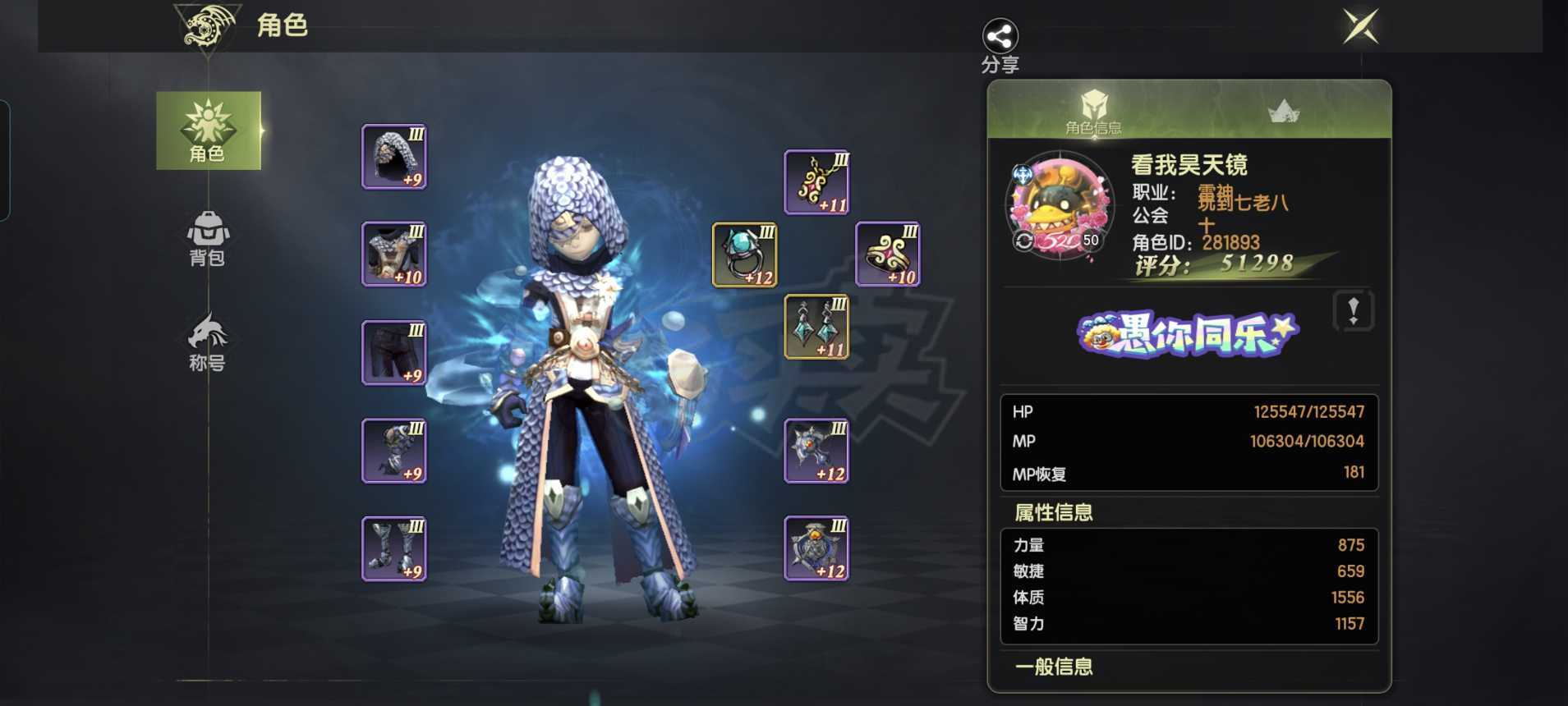Click the player avatar portrait
The image size is (1568, 706).
click(x=1060, y=207)
